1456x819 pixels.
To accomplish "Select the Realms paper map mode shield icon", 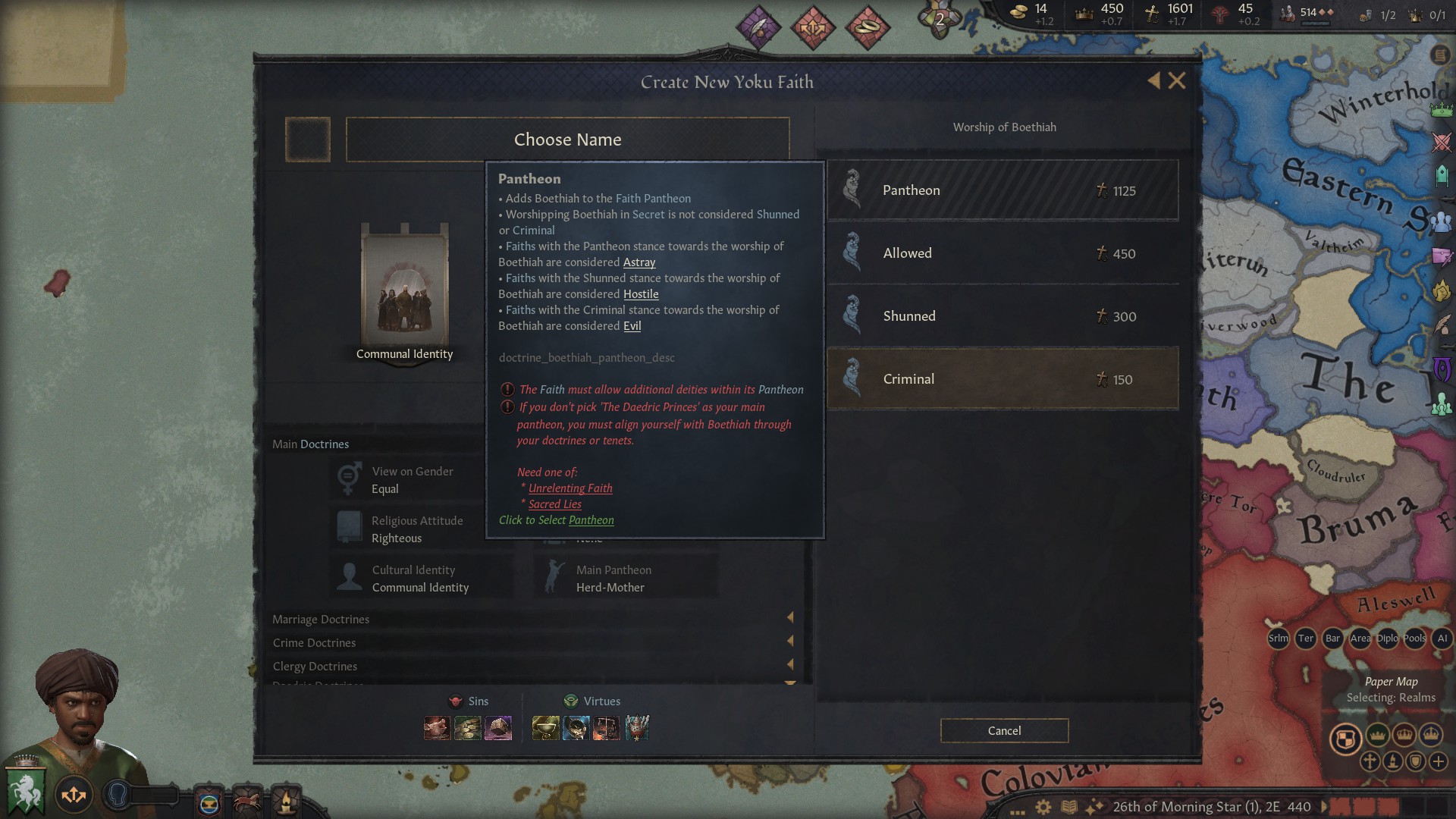I will 1347,739.
